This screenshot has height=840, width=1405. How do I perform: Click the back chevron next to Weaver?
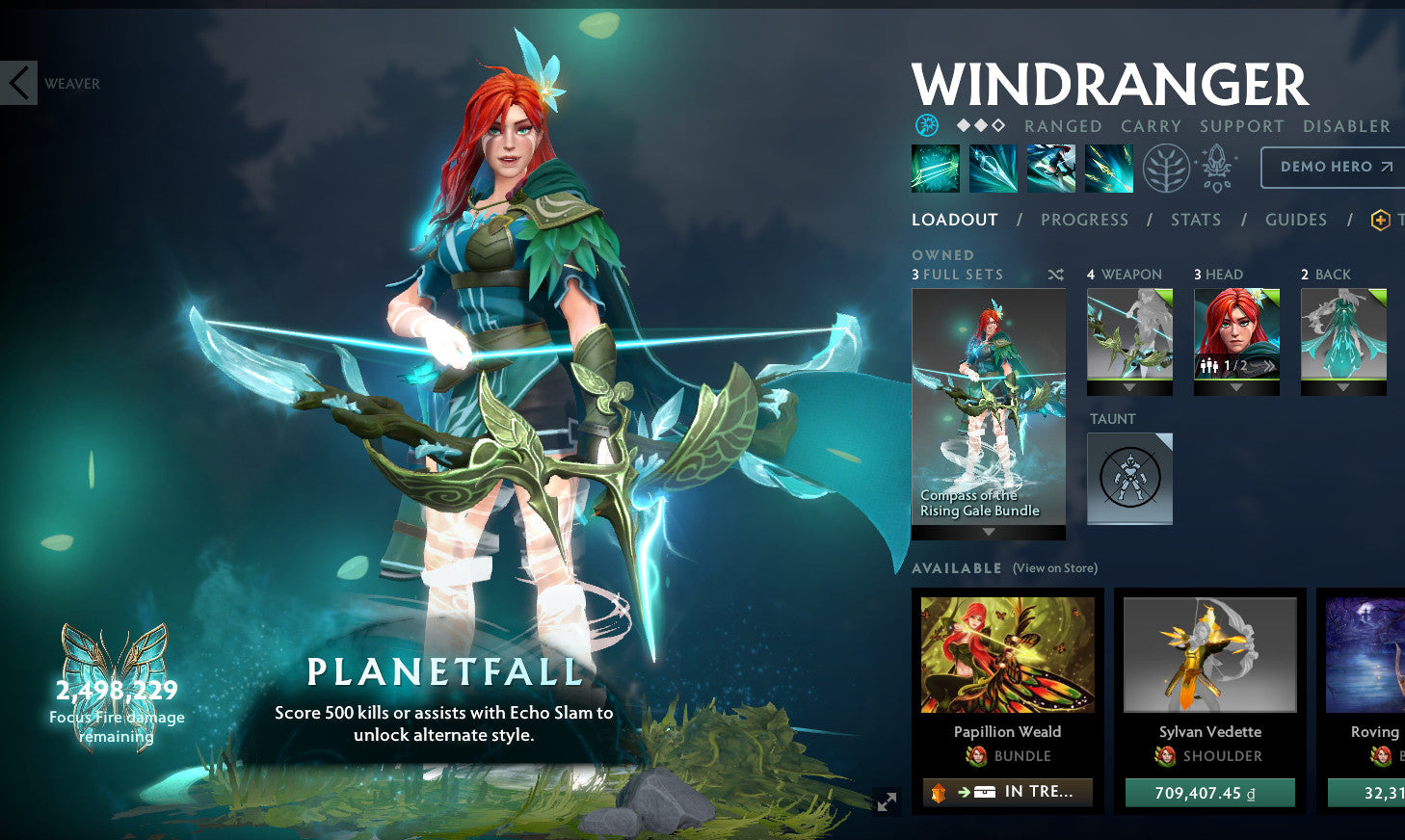click(x=17, y=82)
